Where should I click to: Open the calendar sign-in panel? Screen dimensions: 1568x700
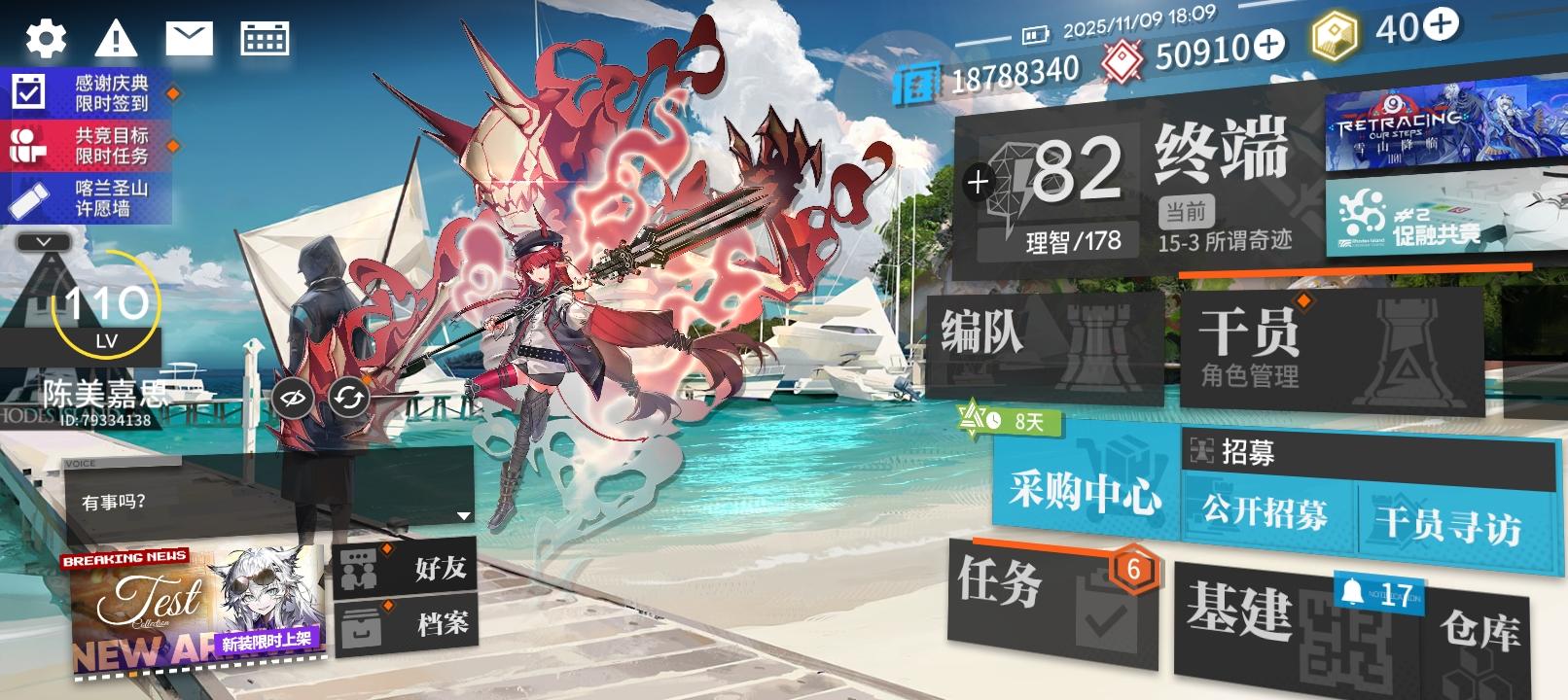point(264,37)
